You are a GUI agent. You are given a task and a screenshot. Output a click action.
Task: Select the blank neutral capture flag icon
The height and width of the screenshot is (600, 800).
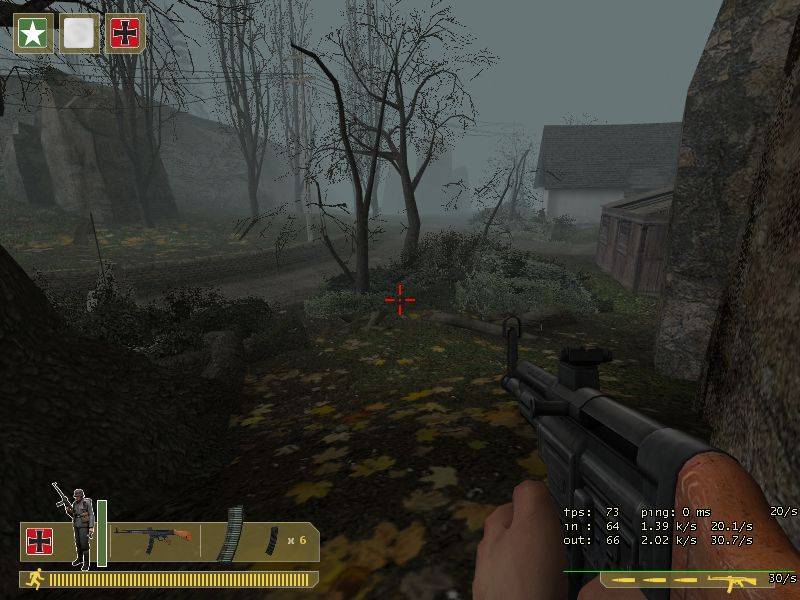pos(79,33)
